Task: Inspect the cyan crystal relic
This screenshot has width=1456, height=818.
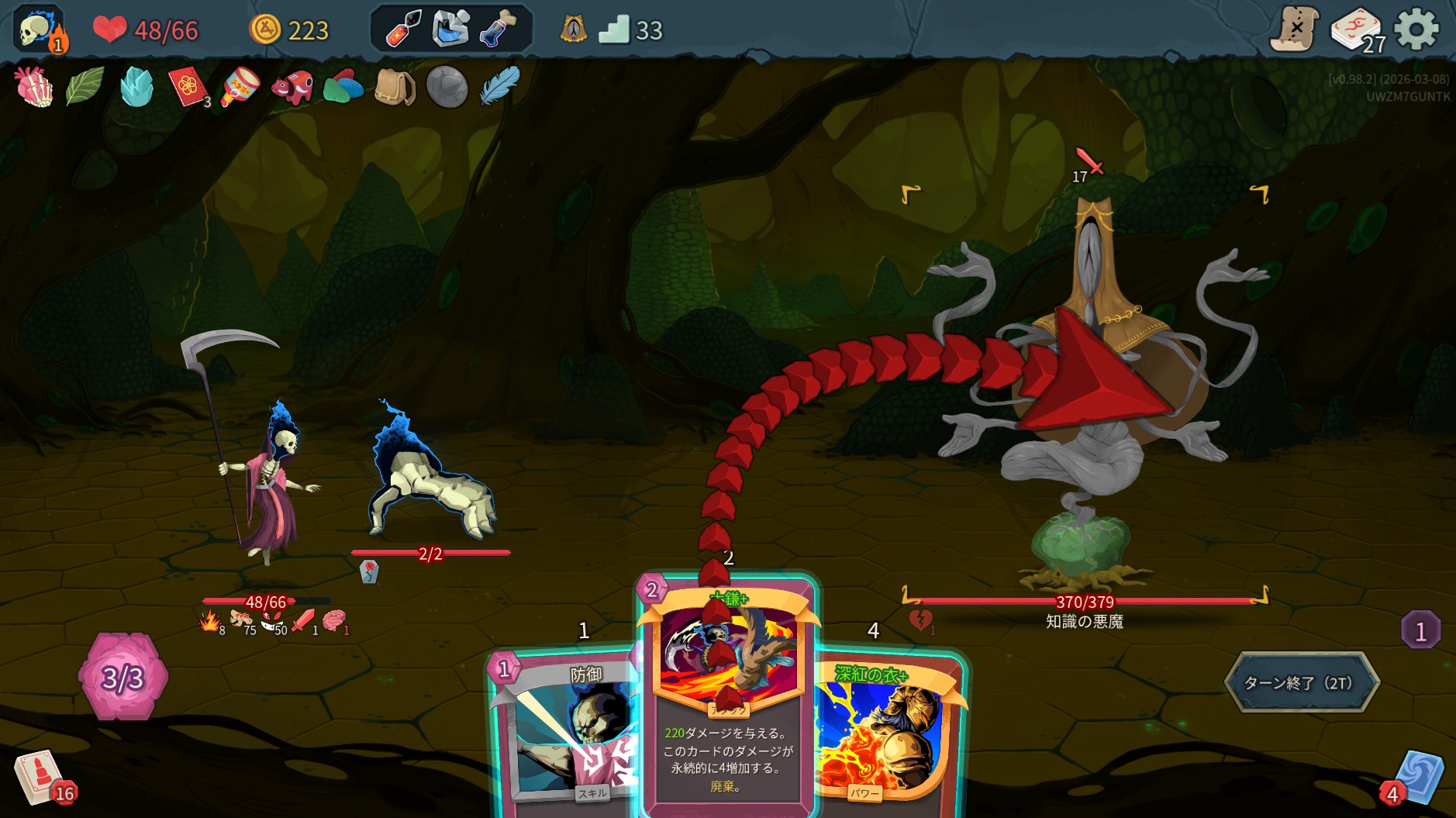Action: [x=136, y=86]
